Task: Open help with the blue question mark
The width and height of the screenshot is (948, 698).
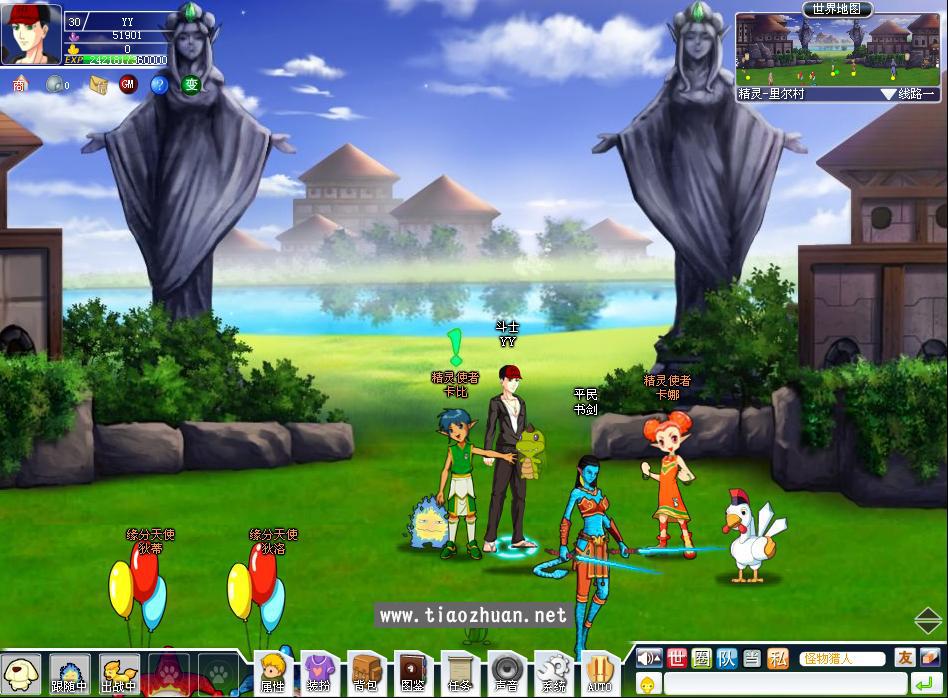Action: click(x=158, y=85)
